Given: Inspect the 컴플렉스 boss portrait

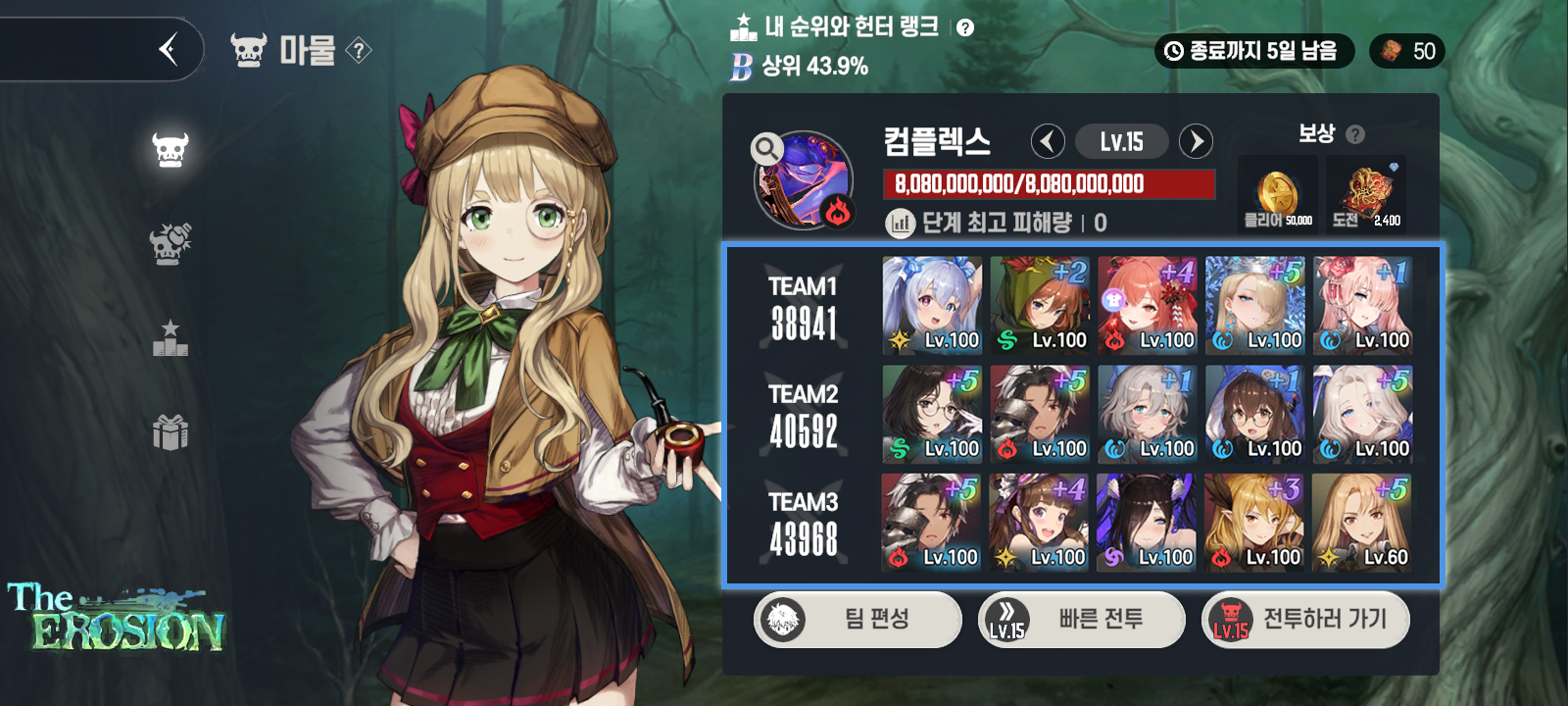Looking at the screenshot, I should tap(804, 180).
